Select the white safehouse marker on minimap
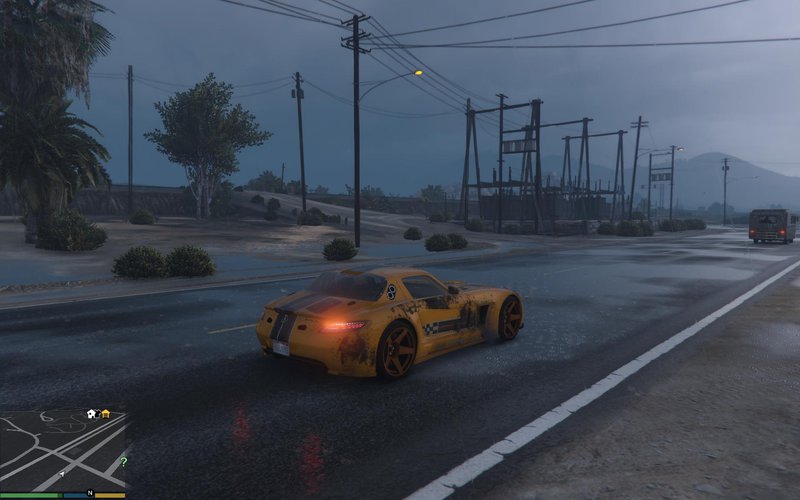The image size is (800, 500). (x=91, y=413)
